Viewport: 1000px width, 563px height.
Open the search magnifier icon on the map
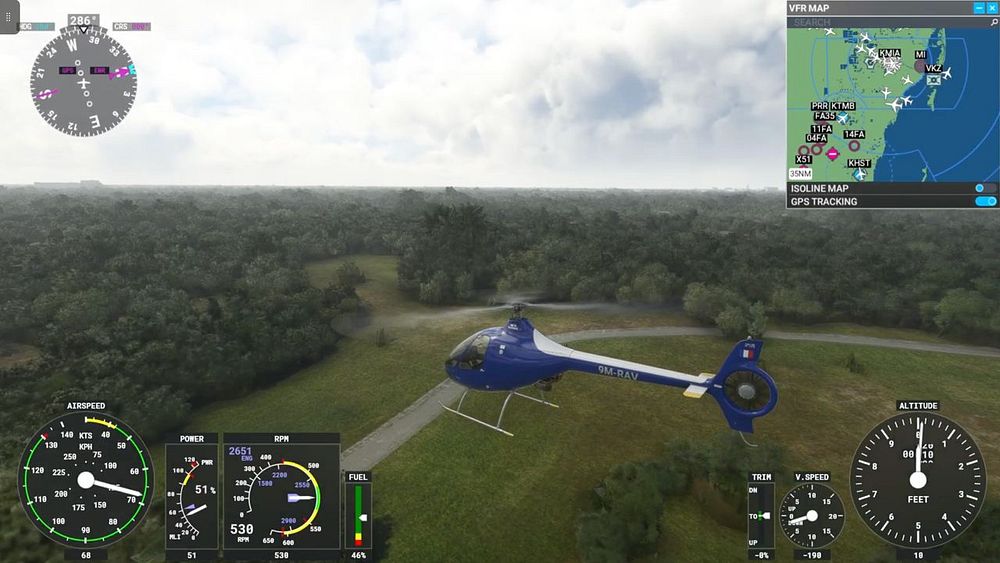pos(990,22)
